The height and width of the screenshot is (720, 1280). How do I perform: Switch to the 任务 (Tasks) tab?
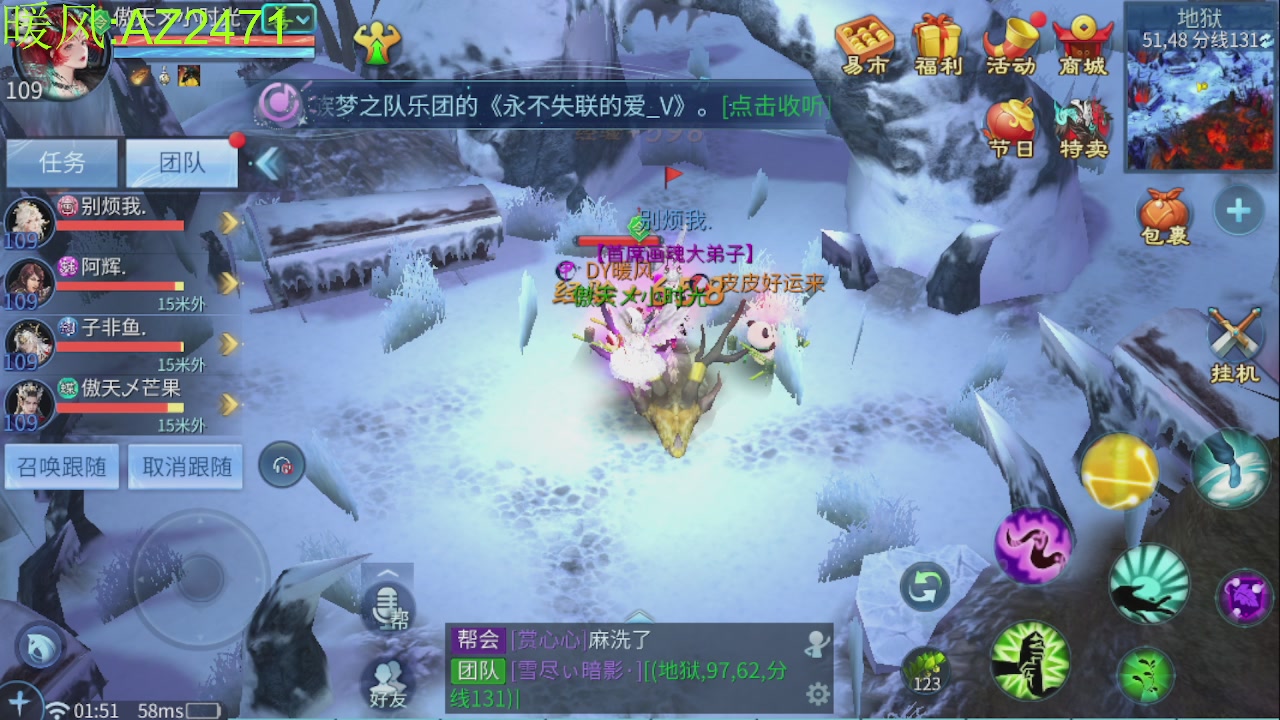tap(62, 161)
